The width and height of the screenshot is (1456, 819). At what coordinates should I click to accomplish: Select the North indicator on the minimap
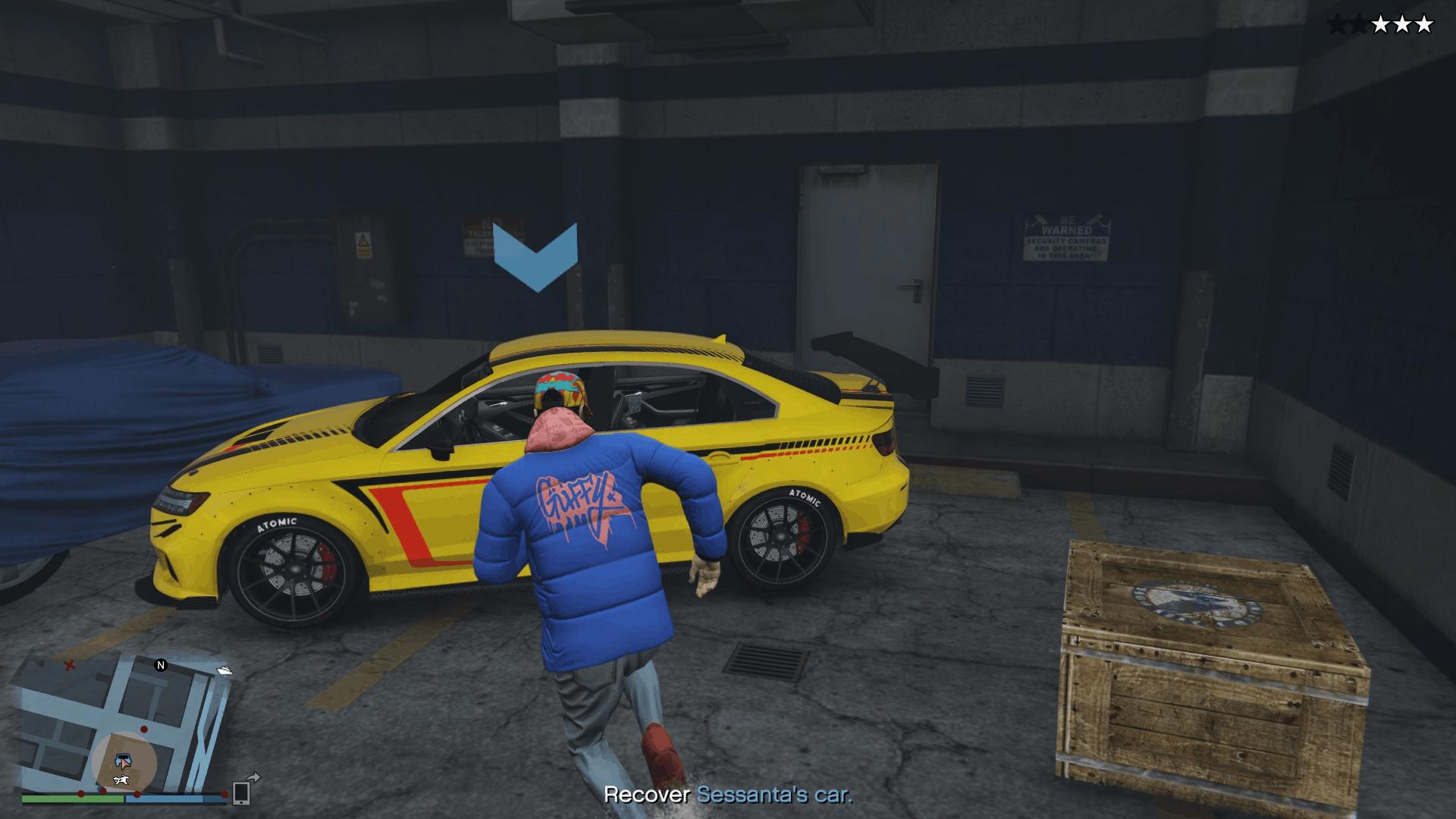pyautogui.click(x=161, y=666)
